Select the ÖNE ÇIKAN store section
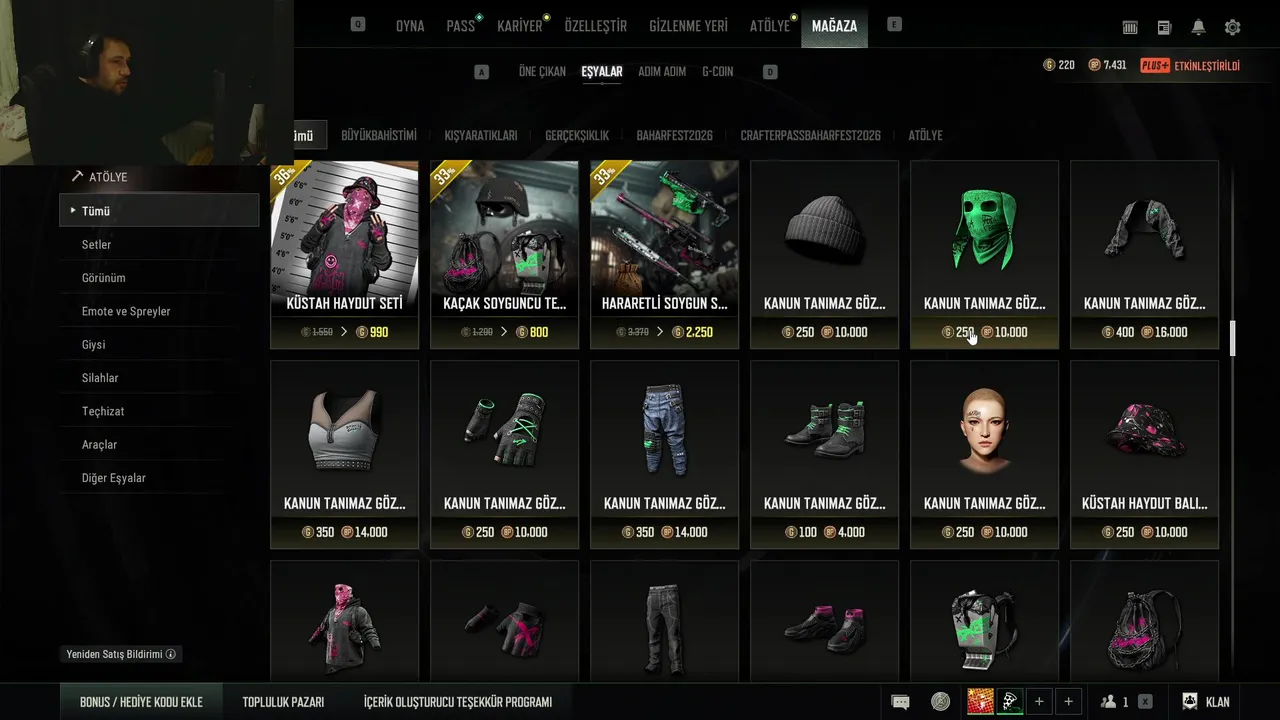Screen dimensions: 1280x720 point(542,72)
